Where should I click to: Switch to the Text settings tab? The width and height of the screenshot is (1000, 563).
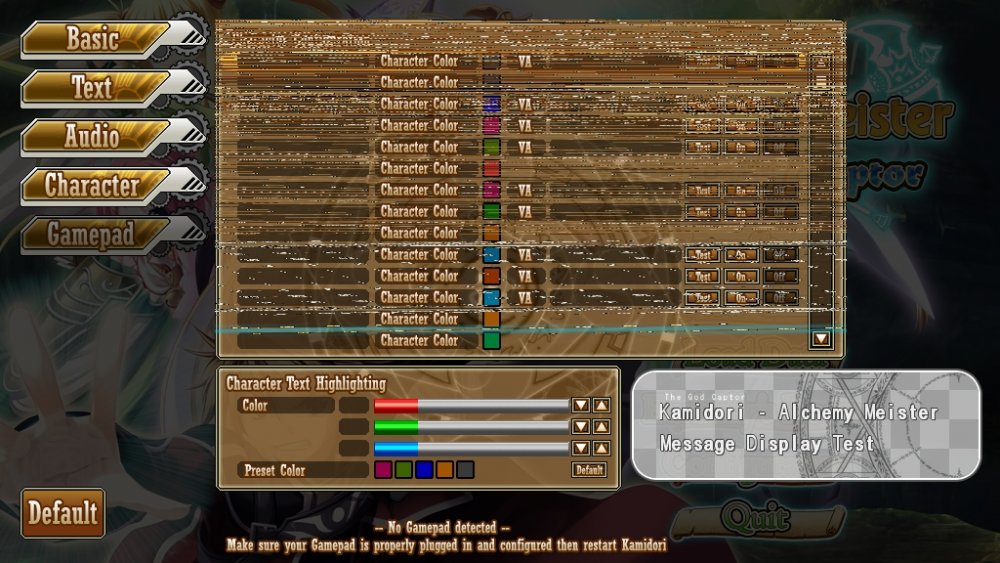point(93,88)
